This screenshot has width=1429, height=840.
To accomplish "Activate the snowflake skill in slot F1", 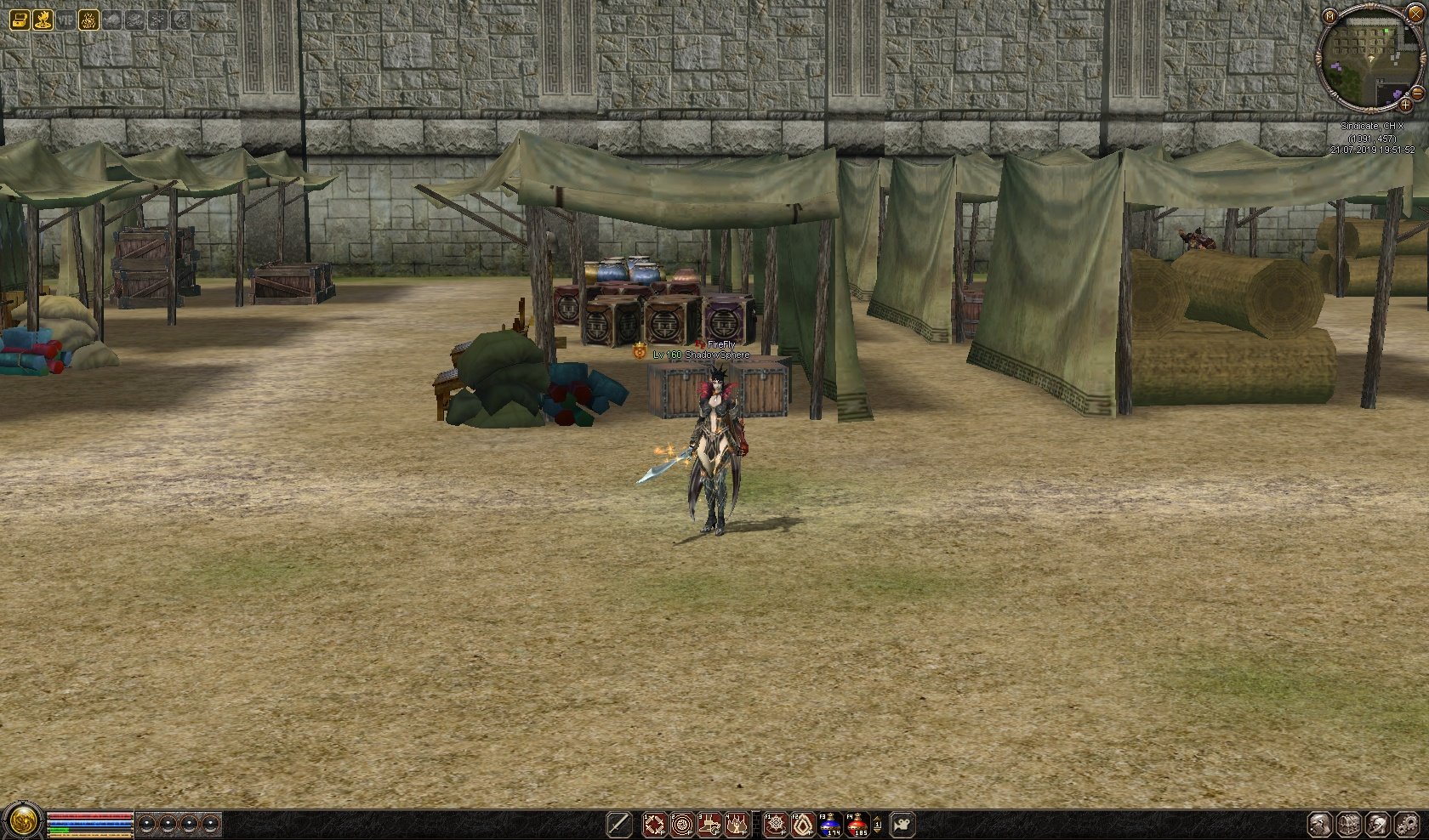I will 775,824.
